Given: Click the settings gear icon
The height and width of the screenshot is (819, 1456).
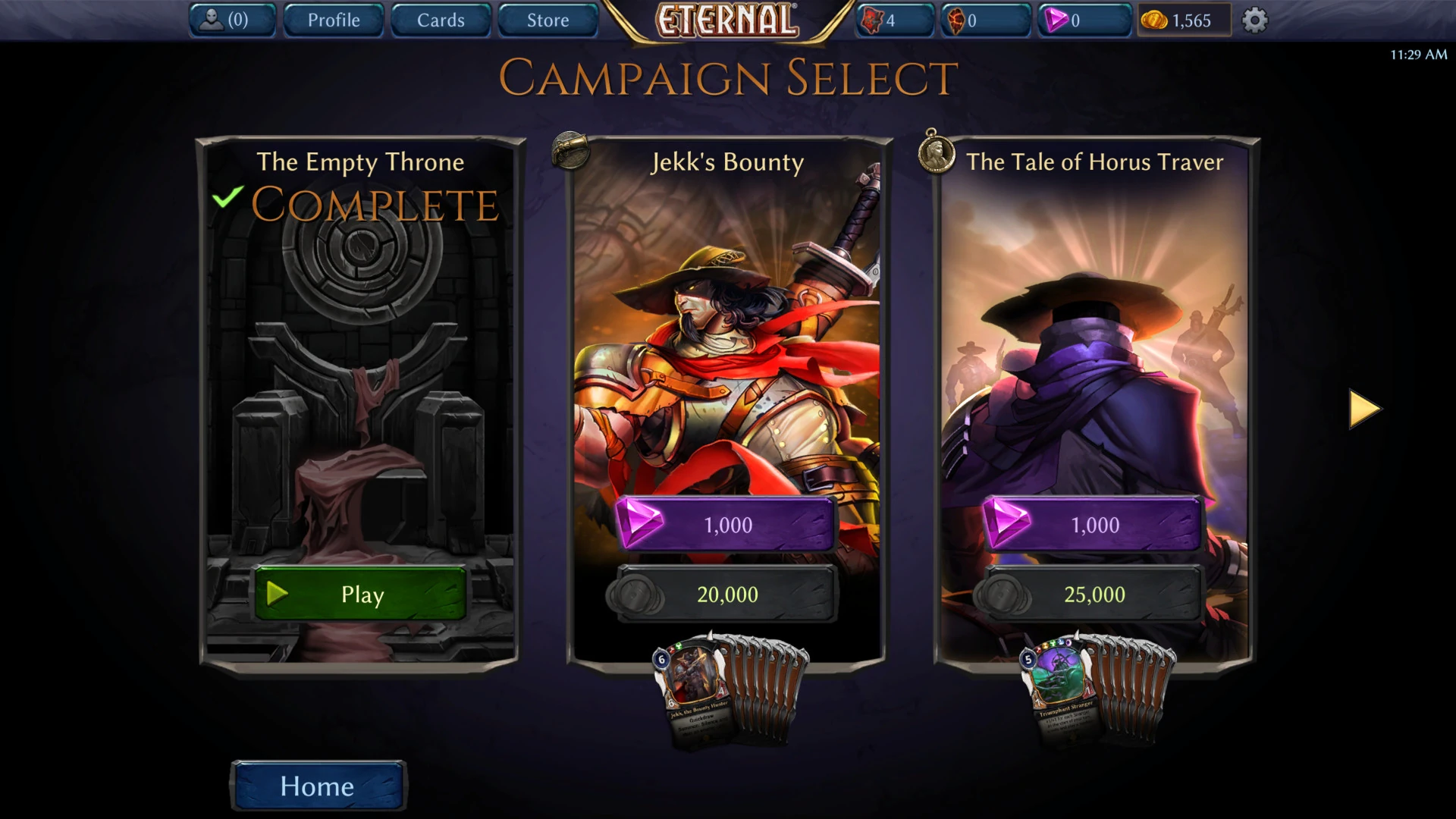Looking at the screenshot, I should click(x=1254, y=20).
